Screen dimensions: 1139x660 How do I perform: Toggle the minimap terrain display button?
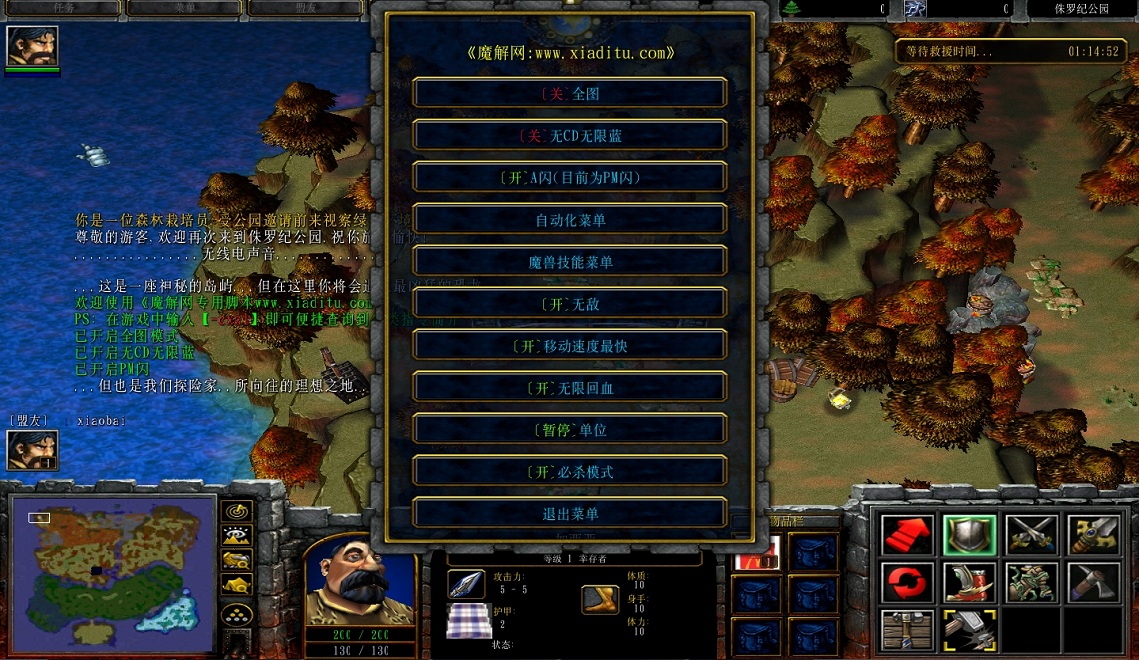[x=237, y=536]
